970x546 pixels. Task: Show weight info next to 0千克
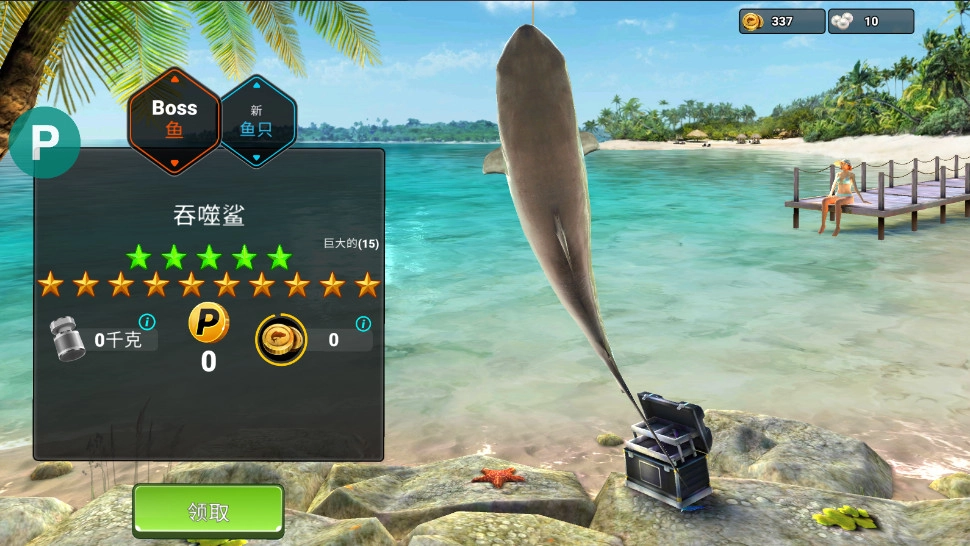pos(147,322)
